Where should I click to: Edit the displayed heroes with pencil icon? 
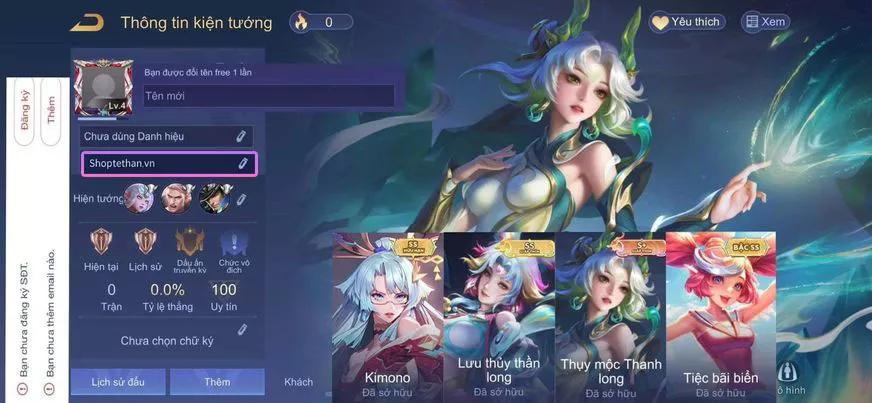click(241, 199)
